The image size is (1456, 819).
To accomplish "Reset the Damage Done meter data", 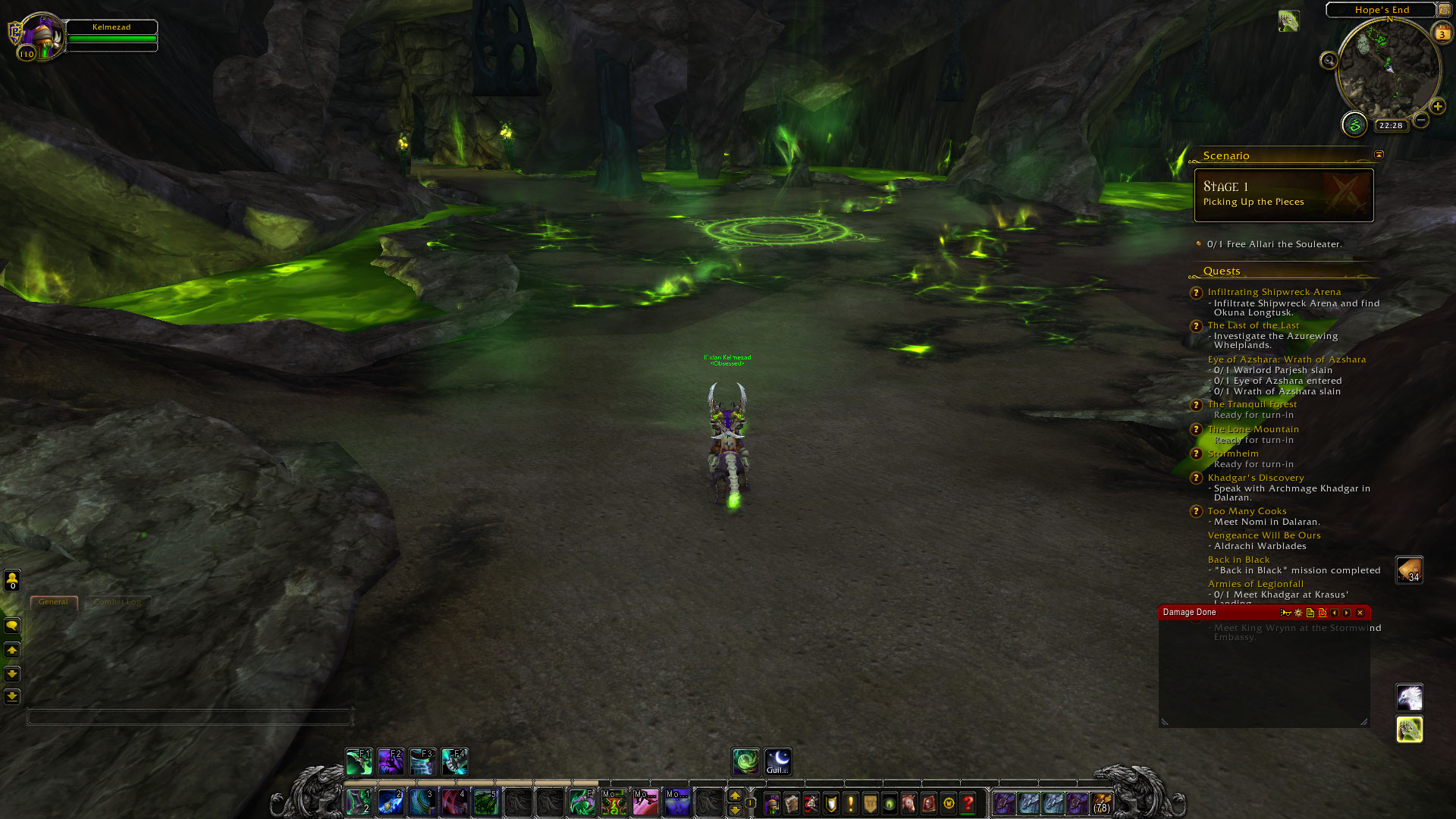I will click(x=1323, y=613).
